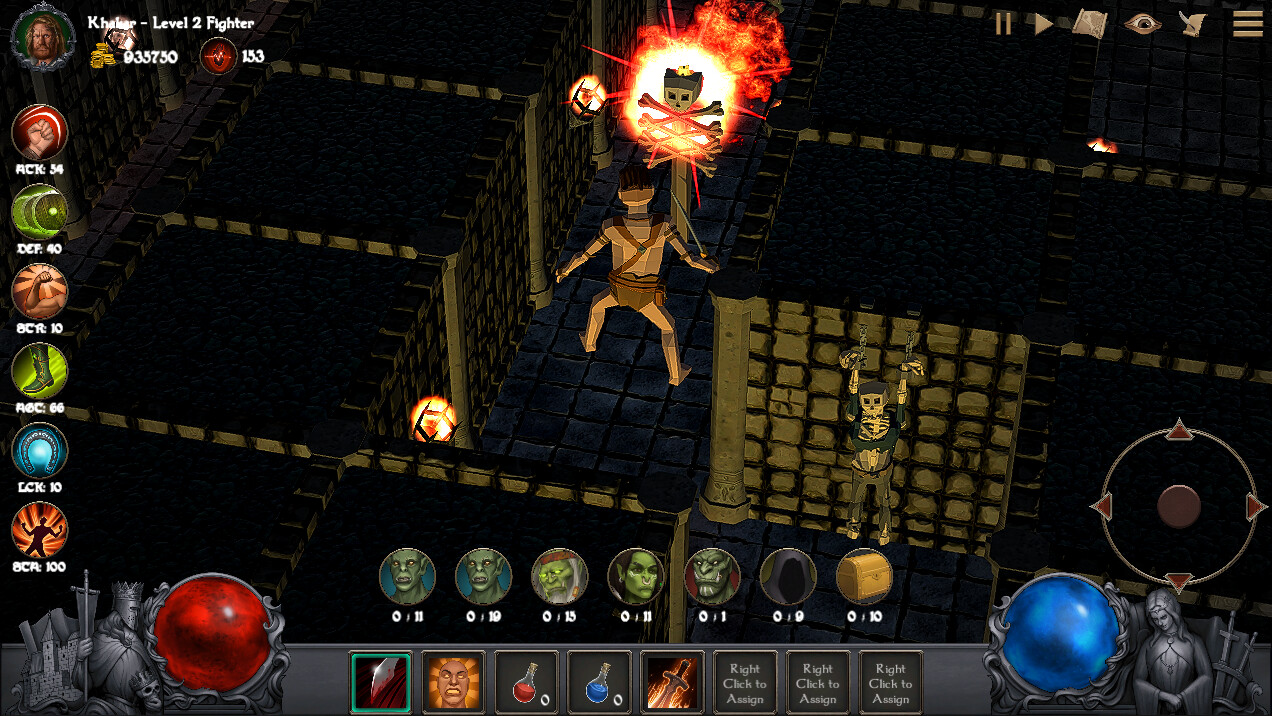Pause the game with the pause button

click(x=1003, y=24)
